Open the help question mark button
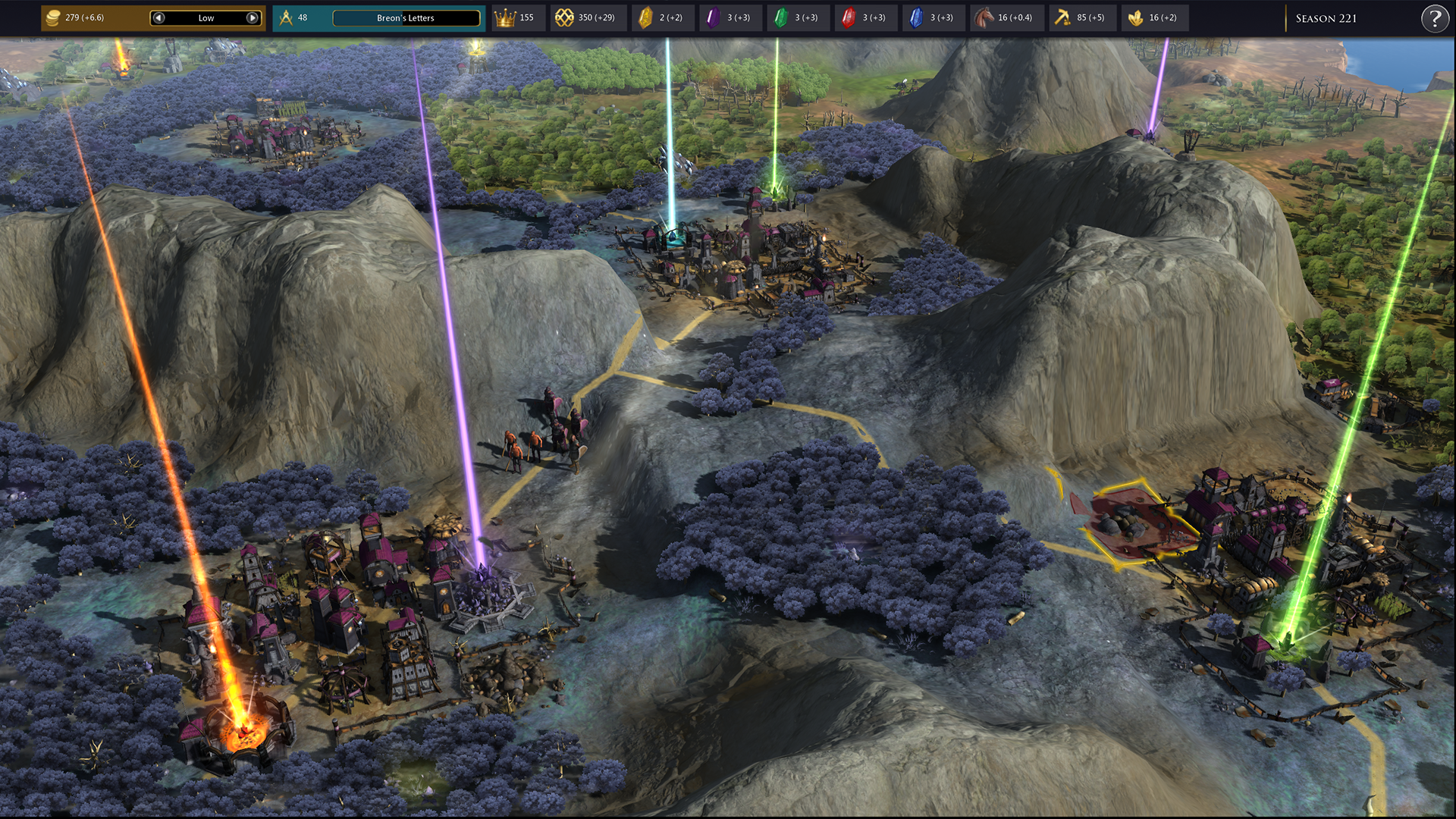 tap(1434, 18)
